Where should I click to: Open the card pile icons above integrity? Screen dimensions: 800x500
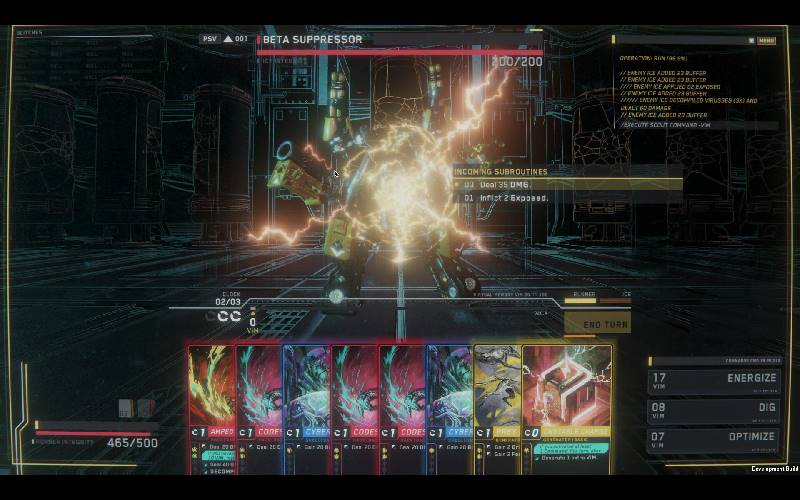136,407
